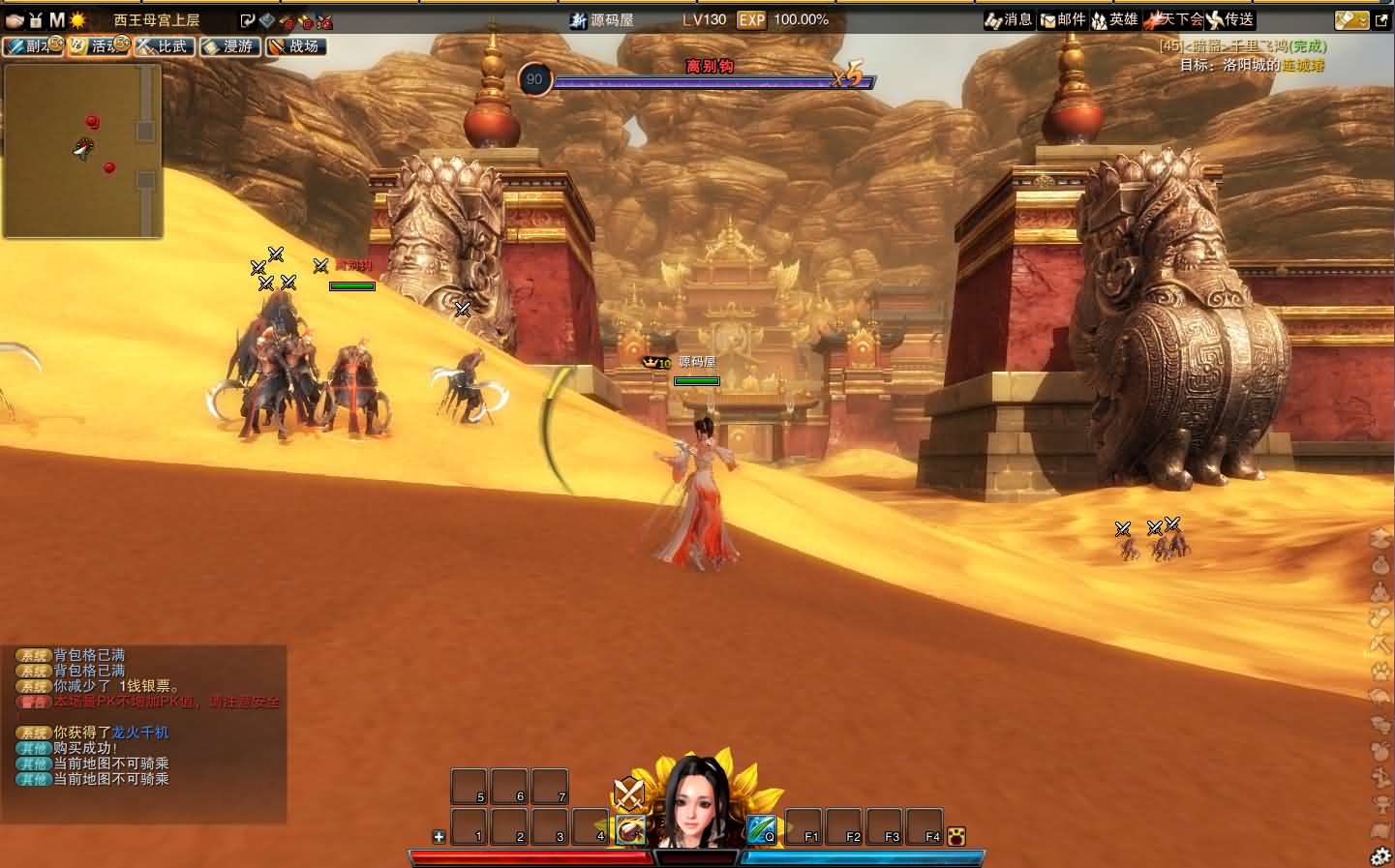Screen dimensions: 1395x868
Task: Open the 邮件 mail panel
Action: click(x=1063, y=19)
